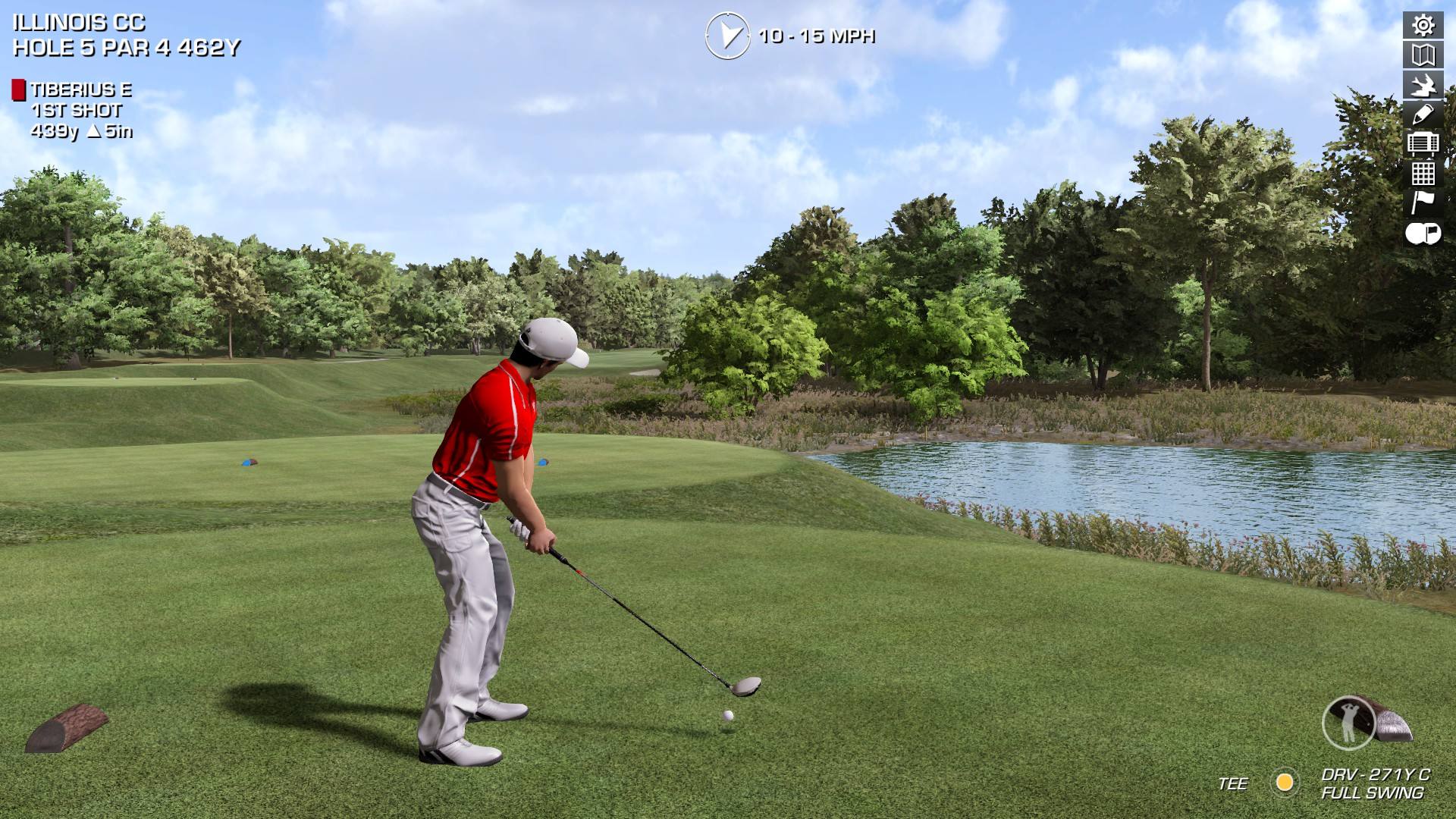Toggle the grid overlay icon
Viewport: 1456px width, 819px height.
tap(1423, 173)
